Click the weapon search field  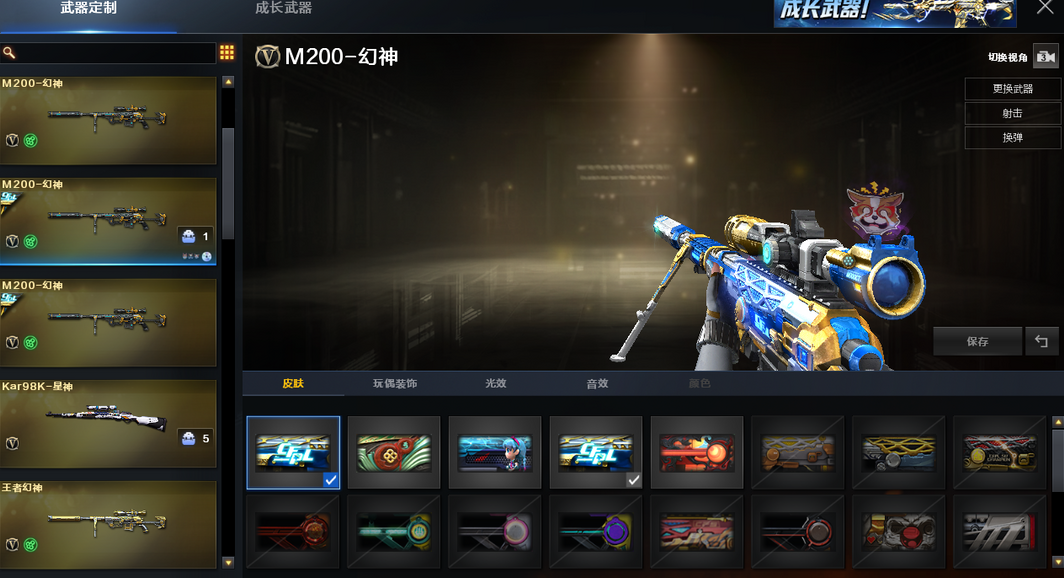coord(108,53)
